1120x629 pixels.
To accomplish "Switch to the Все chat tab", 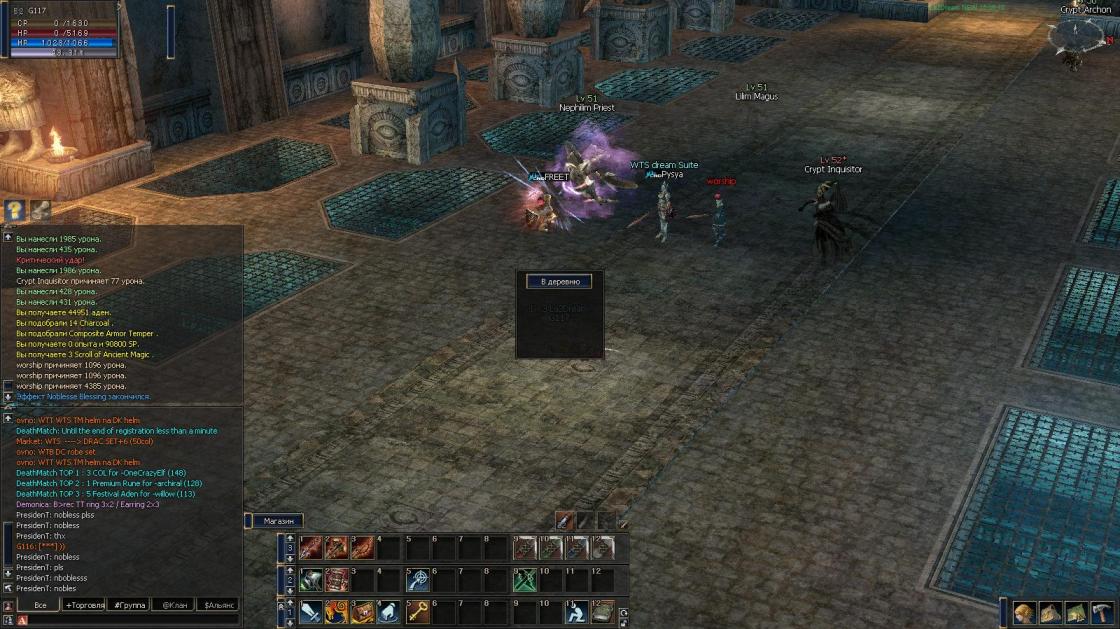I will (x=40, y=605).
